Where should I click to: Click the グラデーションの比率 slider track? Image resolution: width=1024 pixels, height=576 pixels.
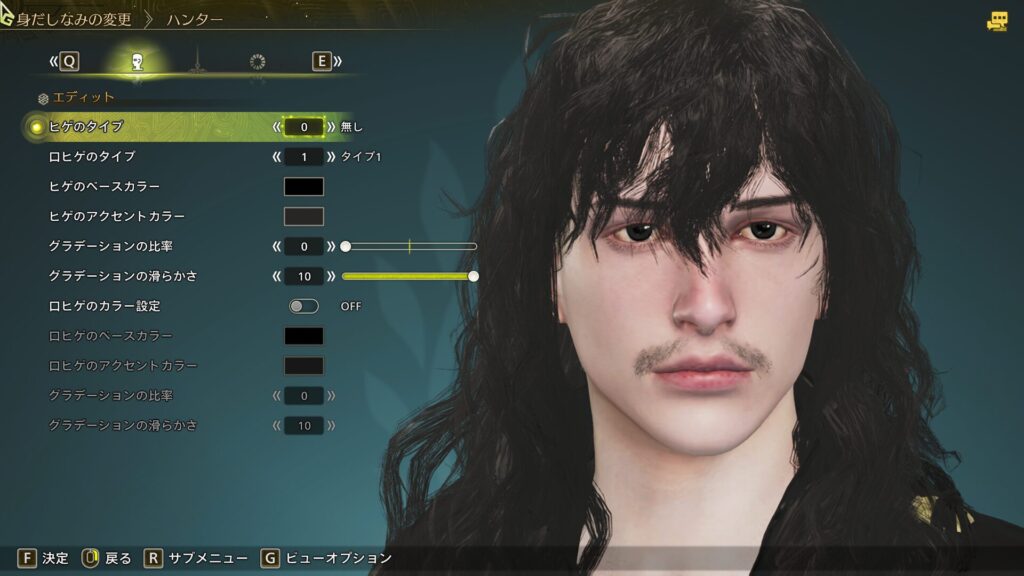(410, 246)
